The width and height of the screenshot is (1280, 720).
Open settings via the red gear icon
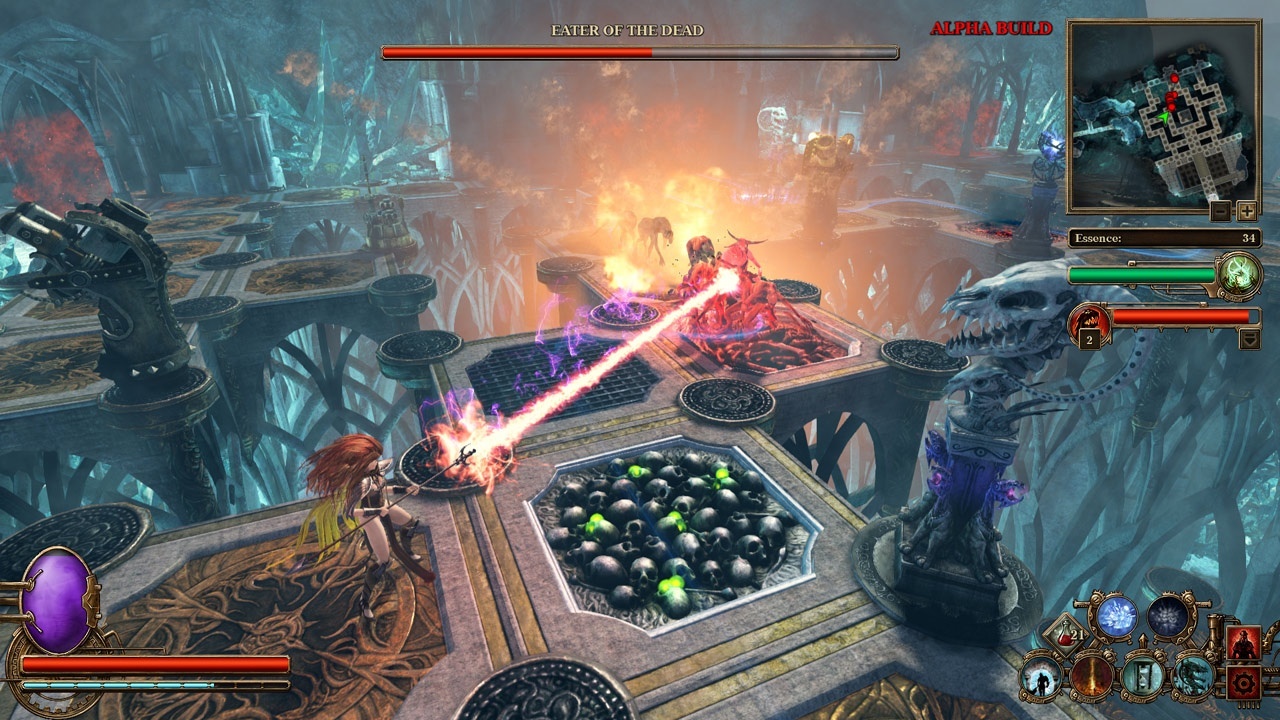click(x=1242, y=683)
